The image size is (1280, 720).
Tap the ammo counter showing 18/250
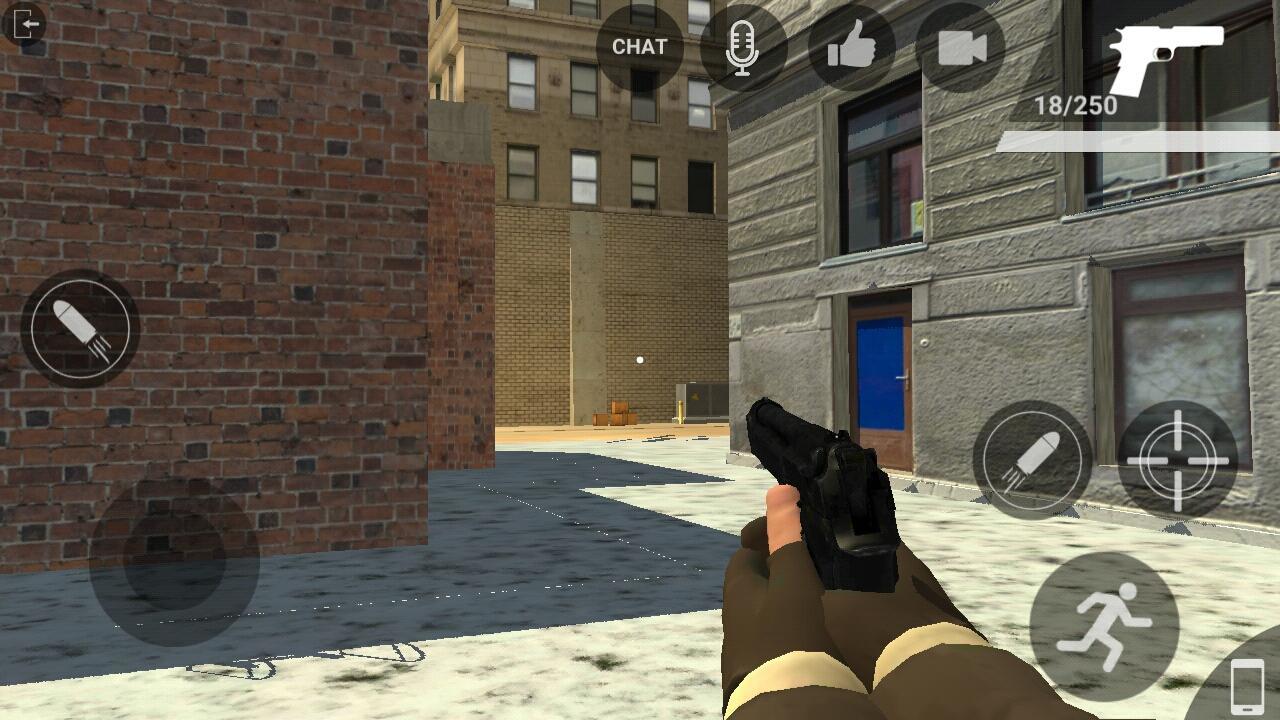tap(1078, 103)
